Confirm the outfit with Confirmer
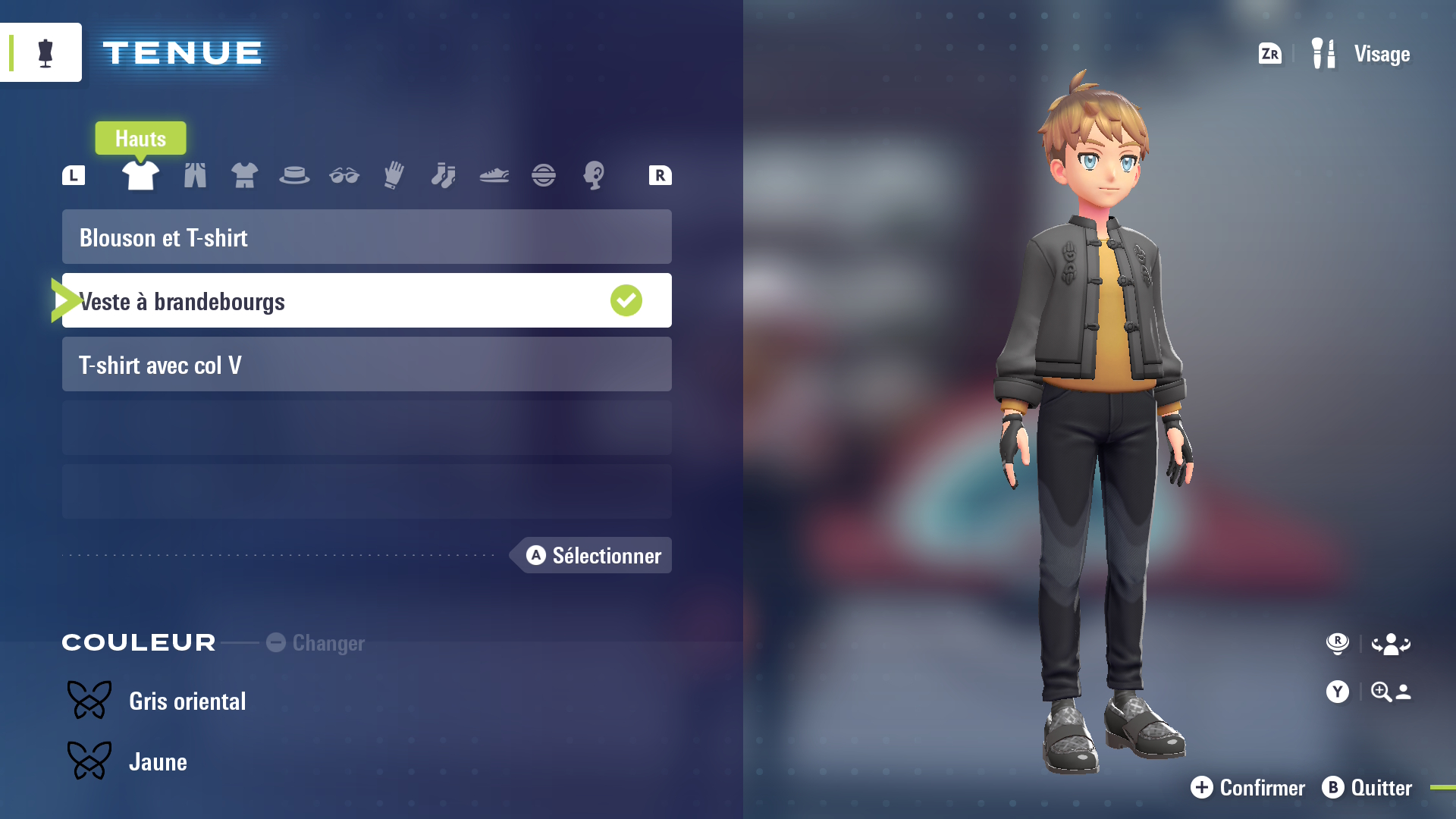Screen dimensions: 1456x819 click(x=1248, y=788)
